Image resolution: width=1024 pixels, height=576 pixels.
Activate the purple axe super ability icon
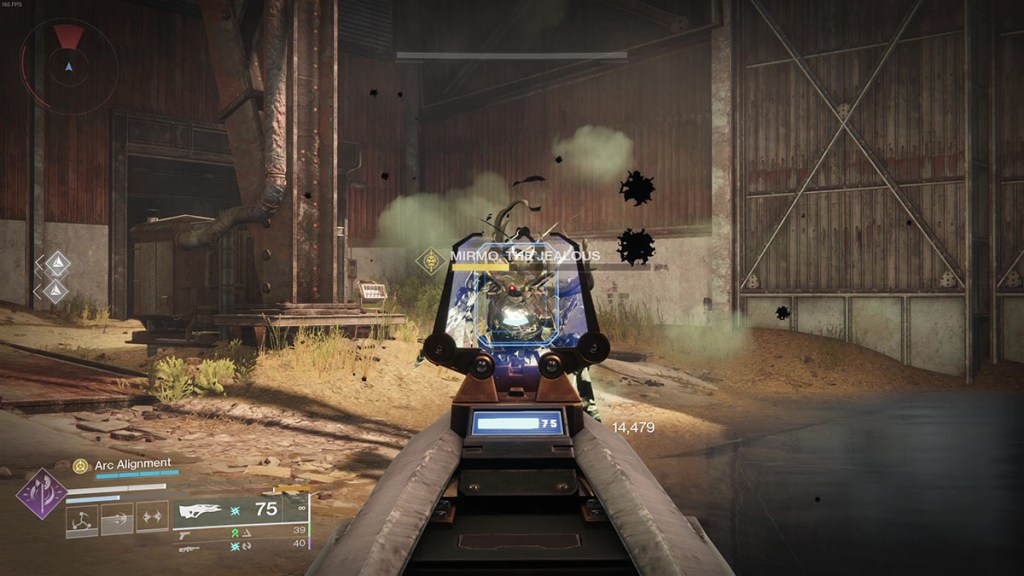[x=41, y=494]
